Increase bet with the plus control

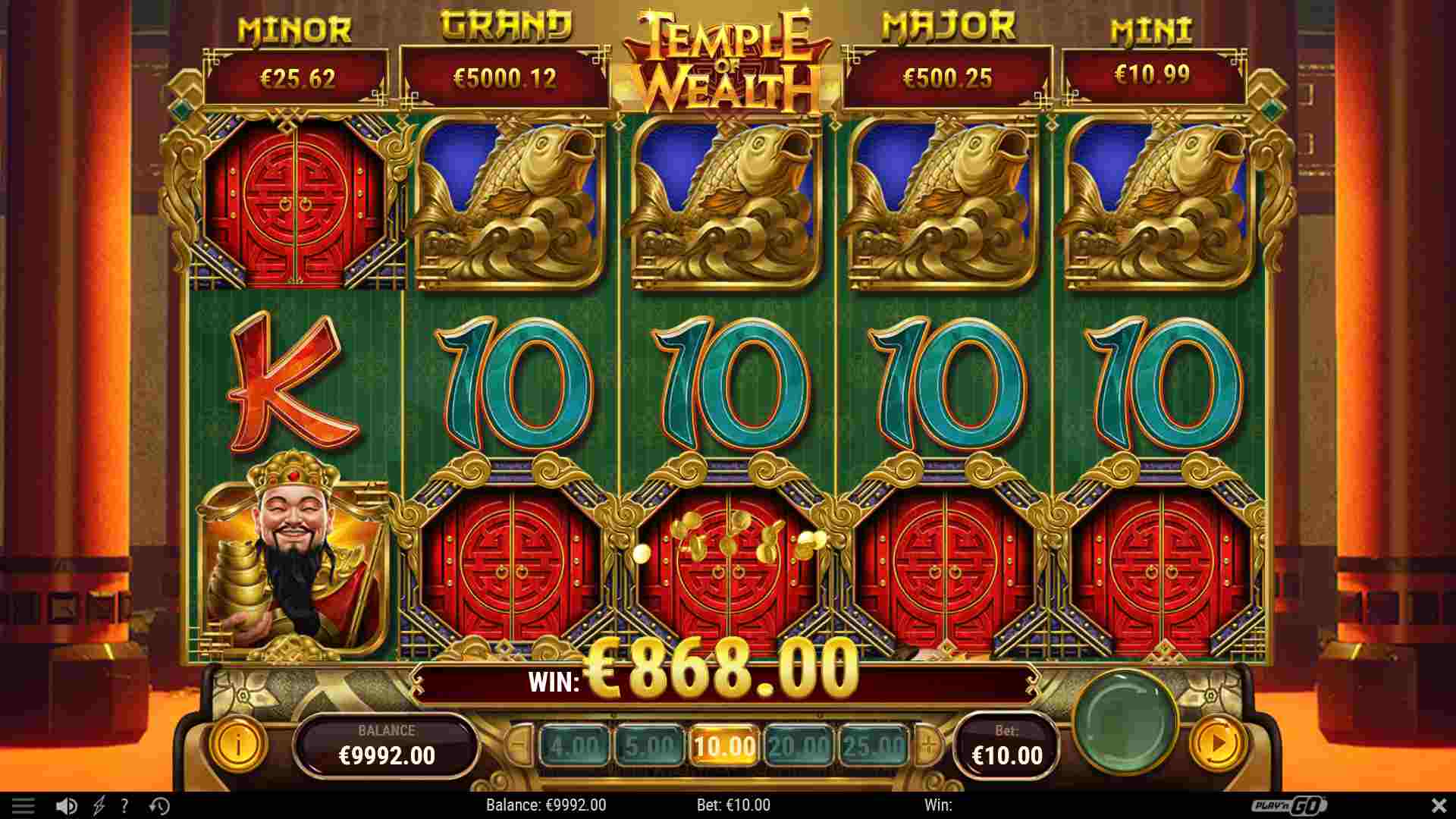[927, 745]
